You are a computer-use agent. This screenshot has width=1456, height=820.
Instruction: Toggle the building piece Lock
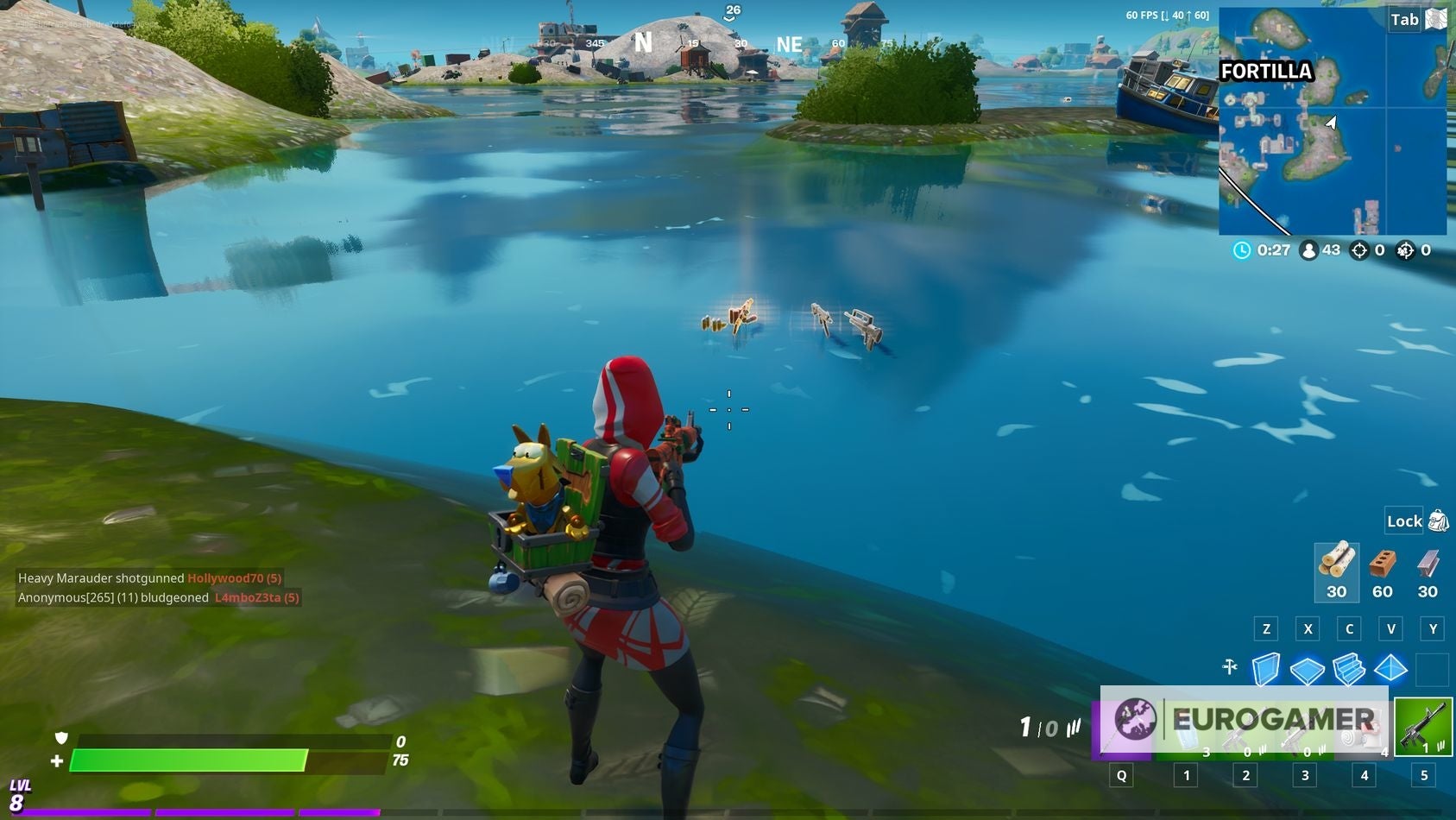pyautogui.click(x=1402, y=521)
